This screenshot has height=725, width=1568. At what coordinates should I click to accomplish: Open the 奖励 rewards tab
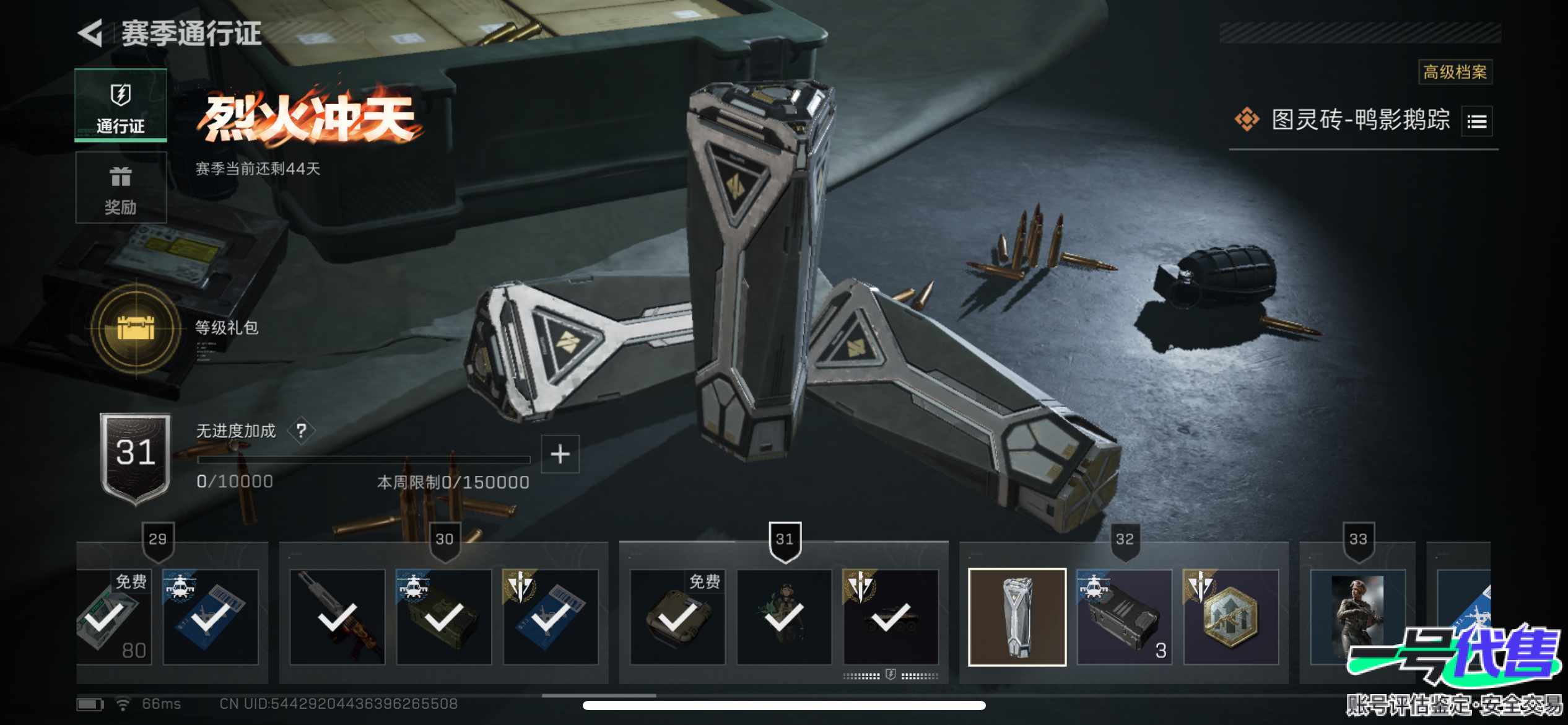coord(121,188)
